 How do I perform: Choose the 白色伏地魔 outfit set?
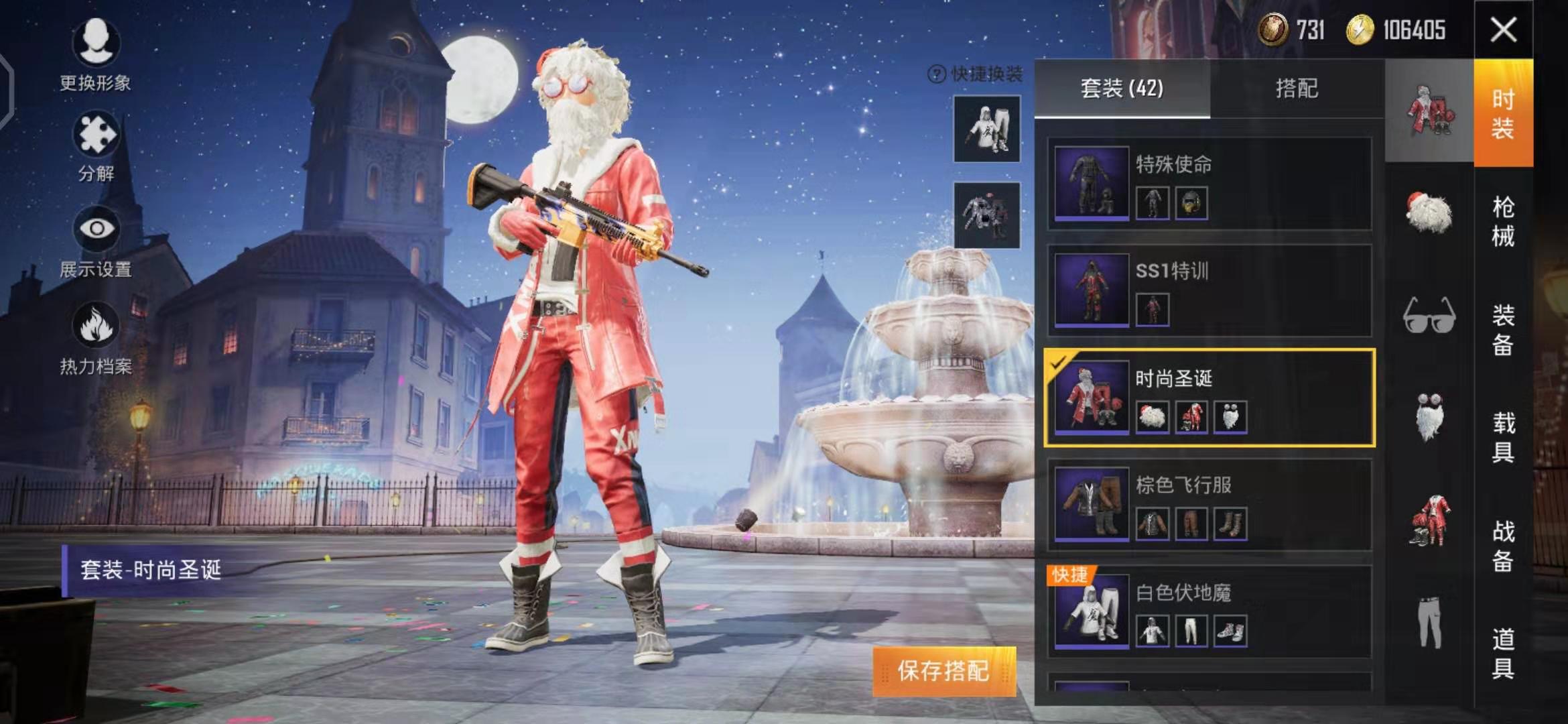pyautogui.click(x=1210, y=612)
